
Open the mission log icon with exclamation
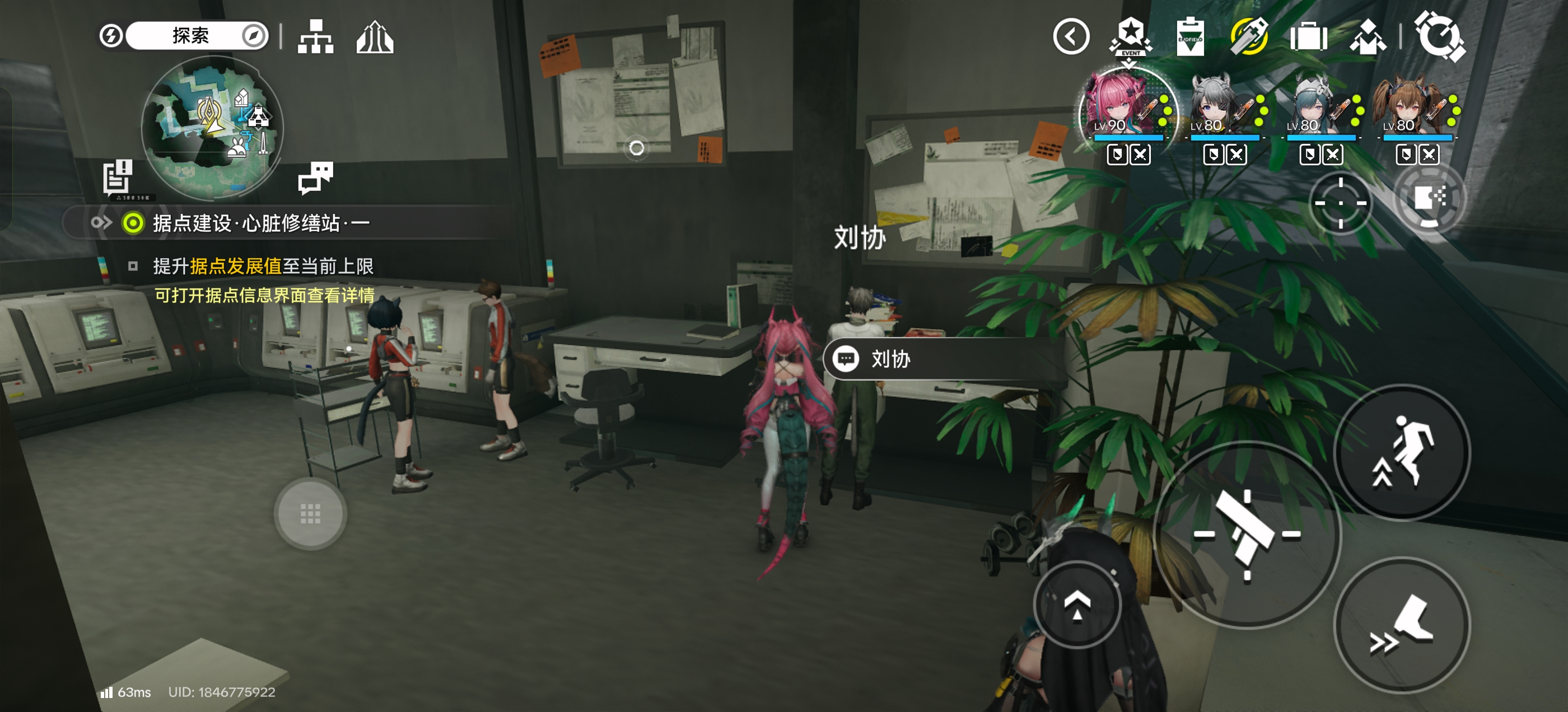coord(118,177)
